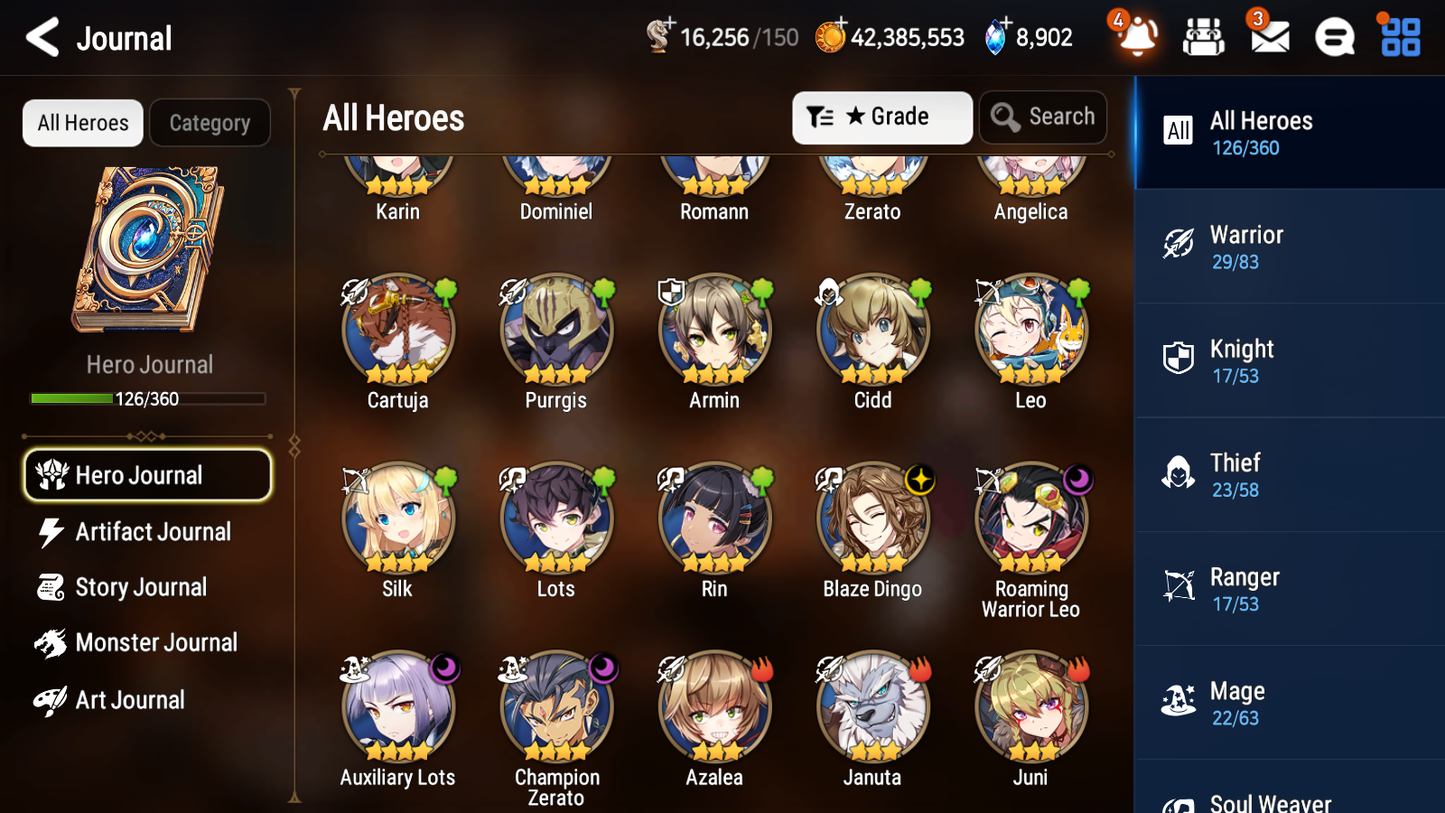Switch to the Artifact Journal section
The image size is (1445, 813).
pos(150,532)
